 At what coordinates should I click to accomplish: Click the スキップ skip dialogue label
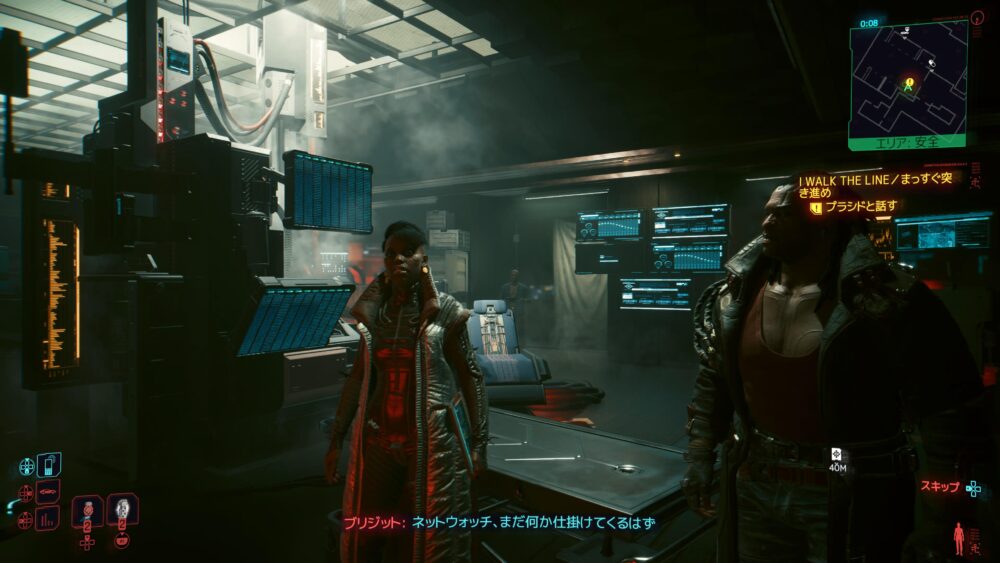tap(939, 487)
